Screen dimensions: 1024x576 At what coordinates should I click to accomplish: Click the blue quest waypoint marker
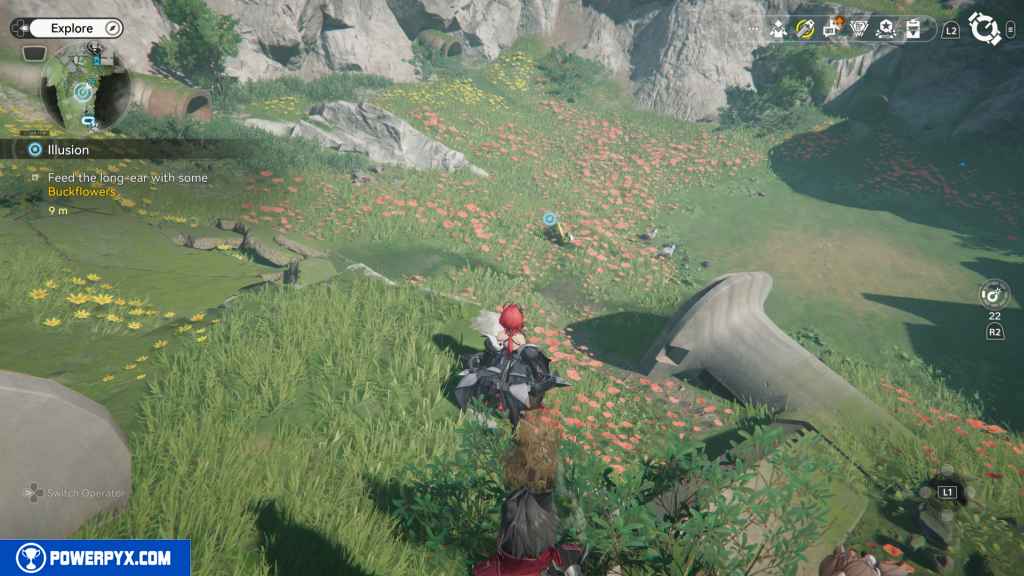(549, 218)
